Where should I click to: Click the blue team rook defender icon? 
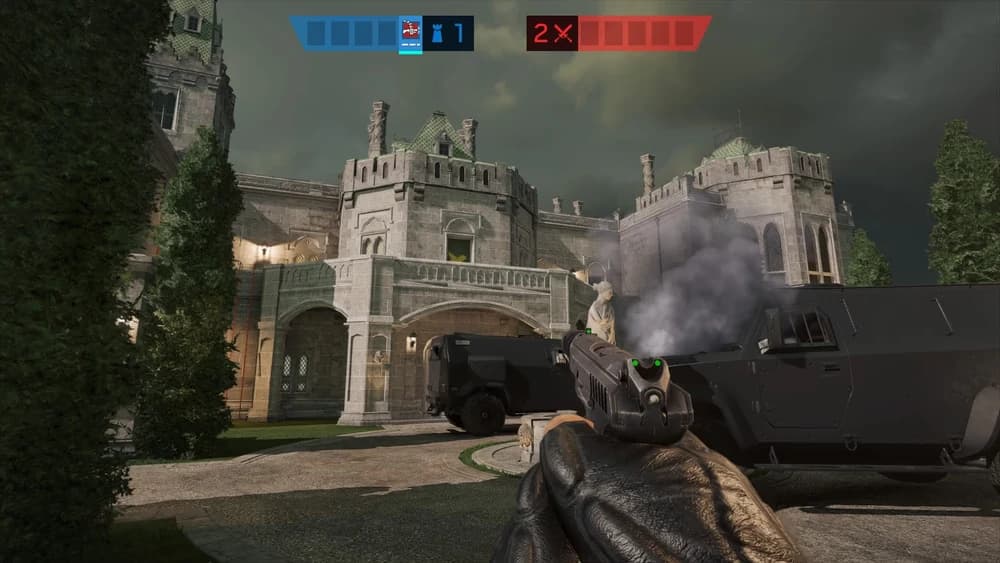(435, 33)
